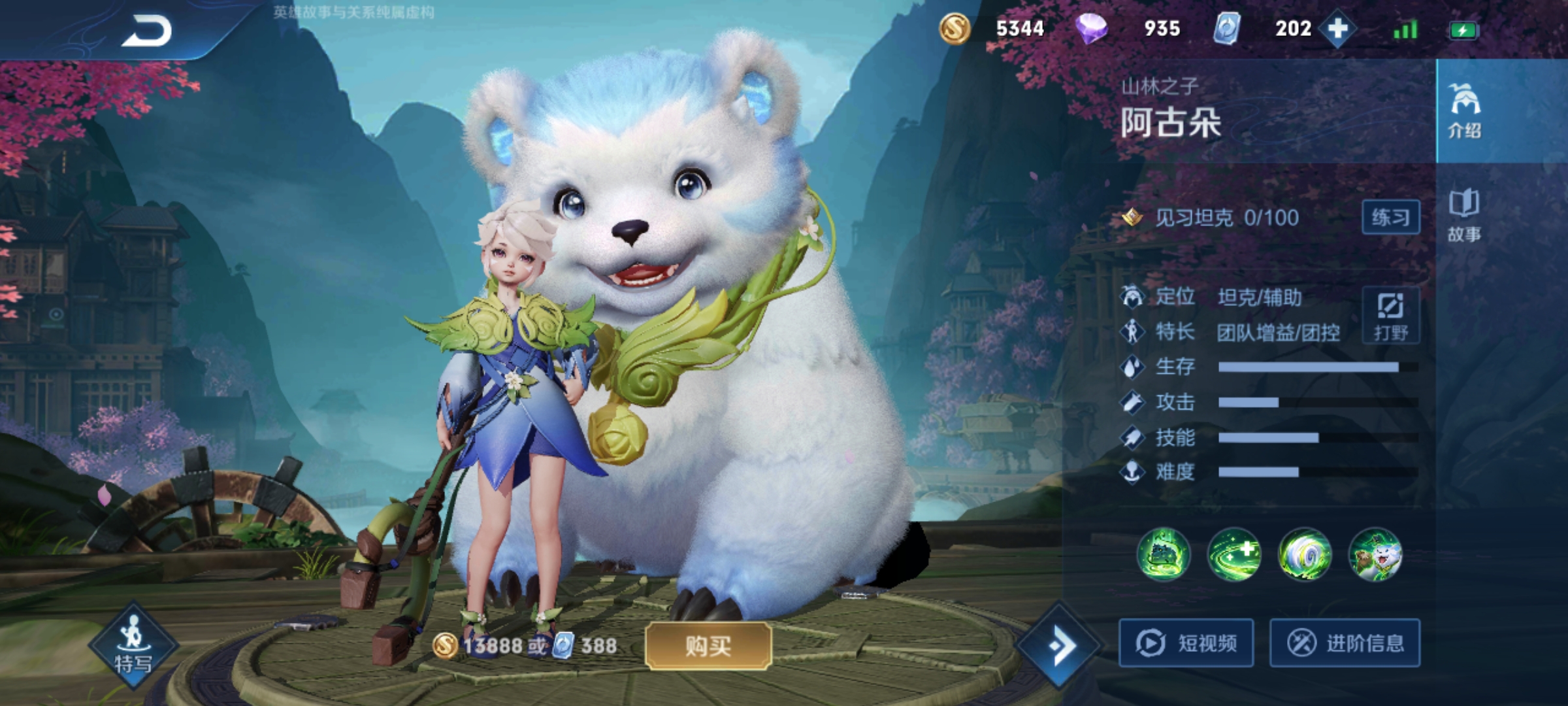Viewport: 1568px width, 706px height.
Task: Select the 打野 jungle role button
Action: coord(1390,315)
